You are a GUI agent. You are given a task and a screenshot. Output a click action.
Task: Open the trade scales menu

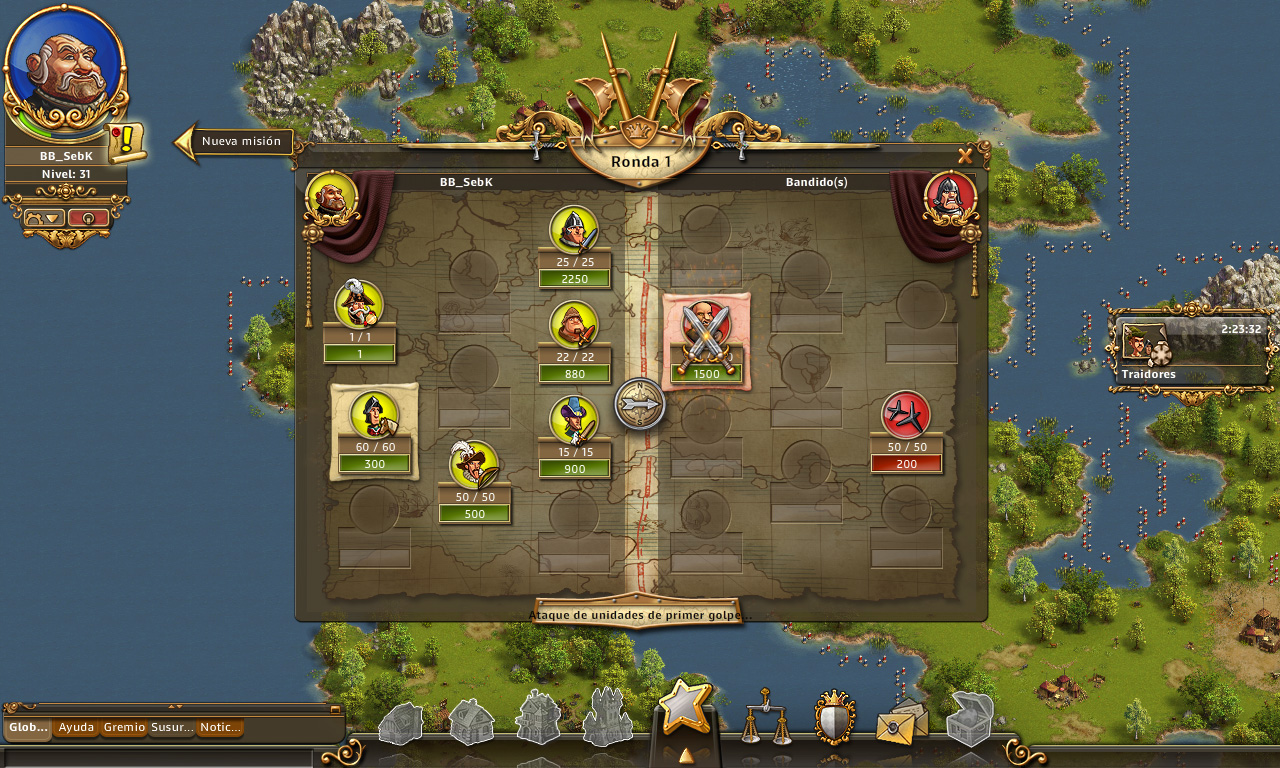[x=765, y=716]
